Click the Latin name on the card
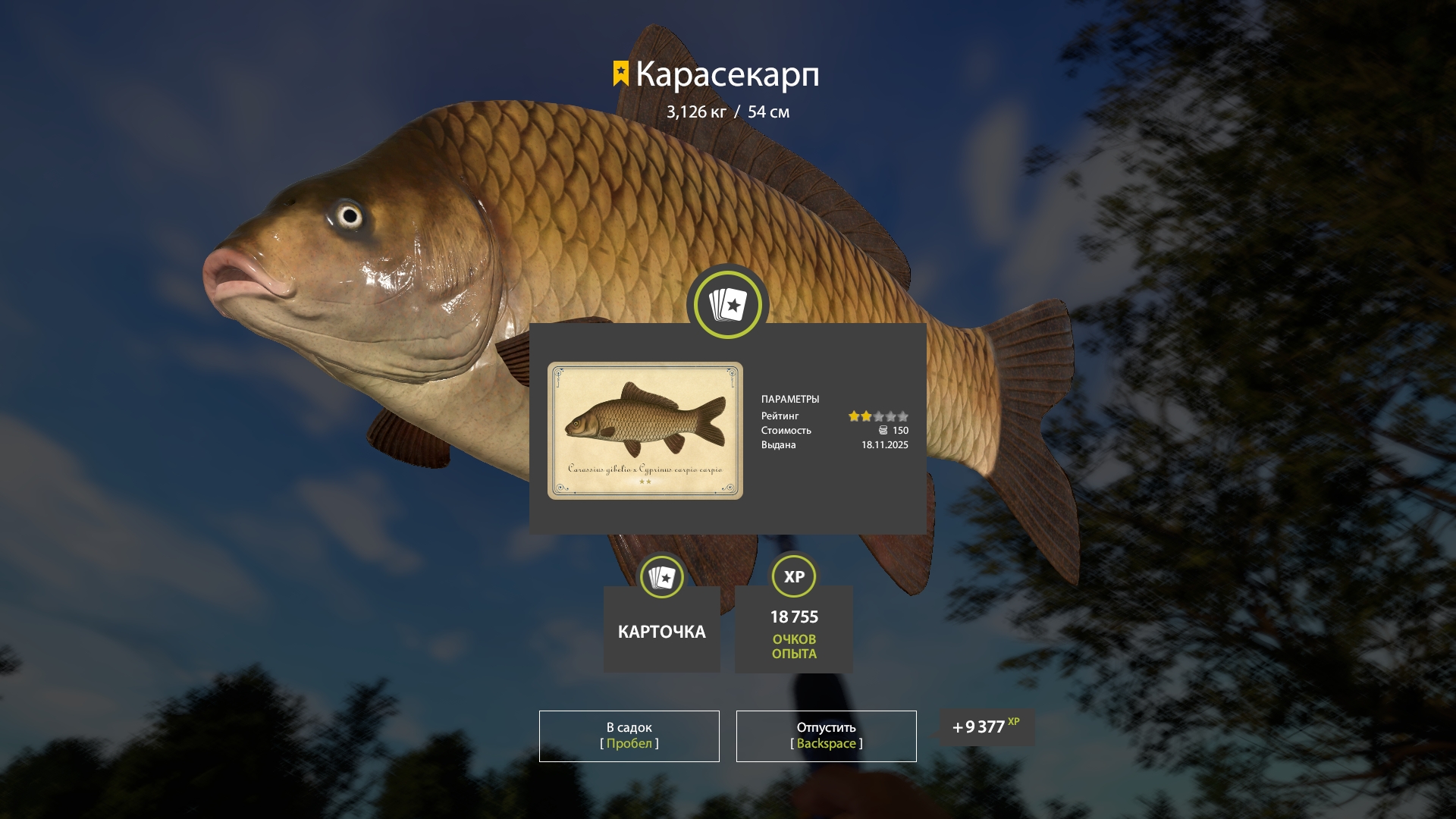Image resolution: width=1456 pixels, height=819 pixels. [645, 469]
